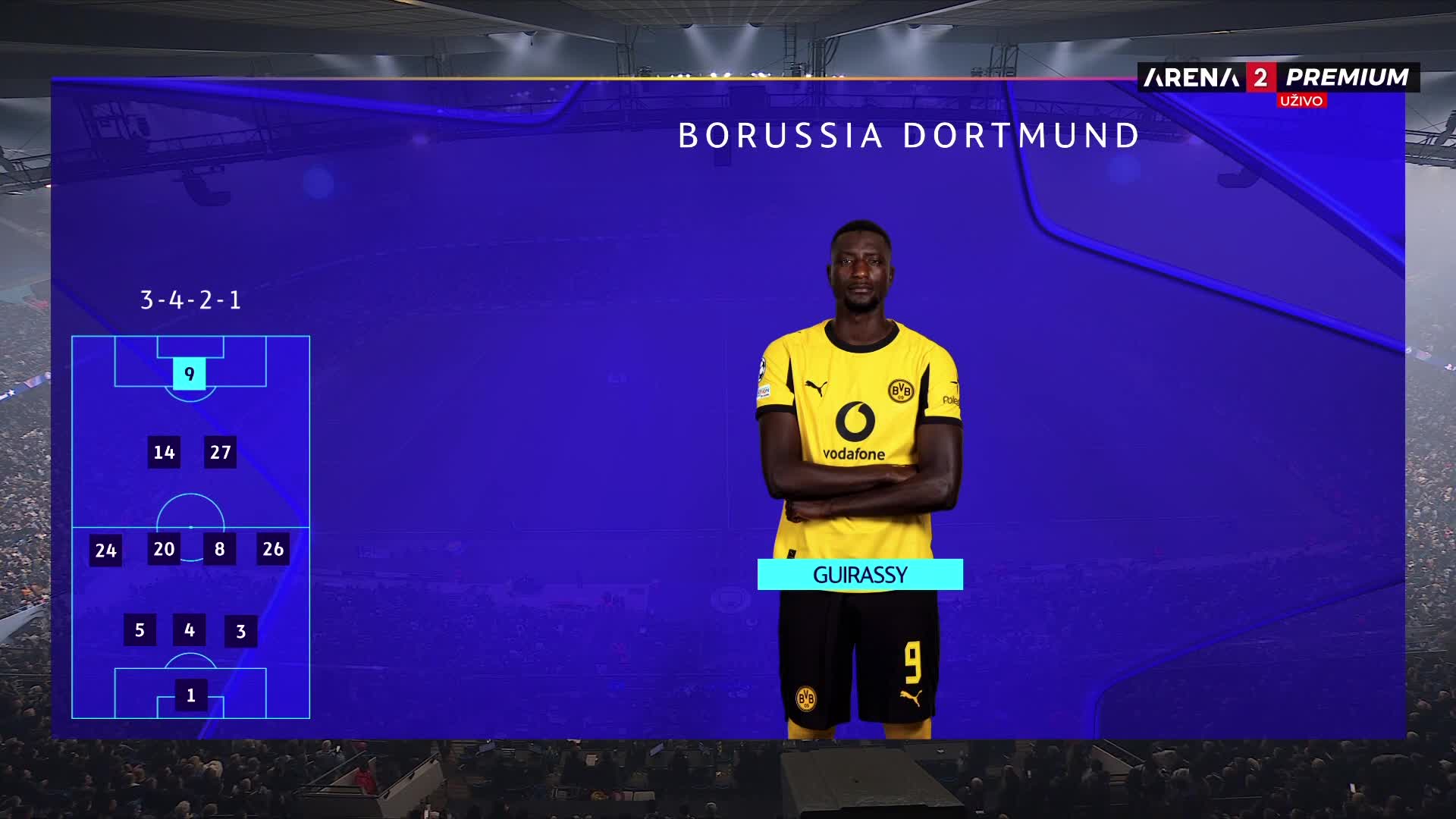The image size is (1456, 819).
Task: Select the goalkeeper number 1 tile
Action: (x=191, y=695)
